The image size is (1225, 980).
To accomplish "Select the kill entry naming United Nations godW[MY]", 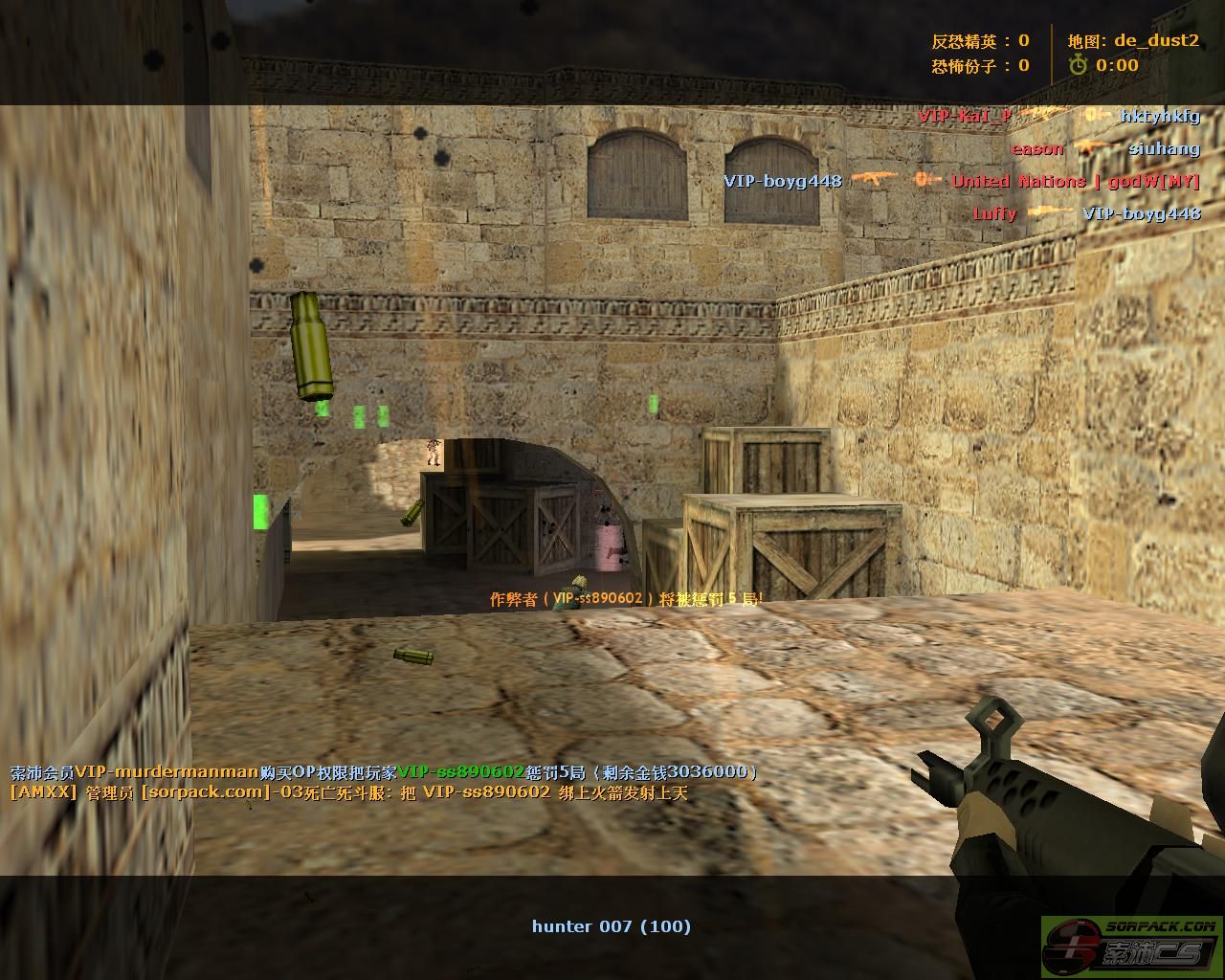I will pos(961,181).
